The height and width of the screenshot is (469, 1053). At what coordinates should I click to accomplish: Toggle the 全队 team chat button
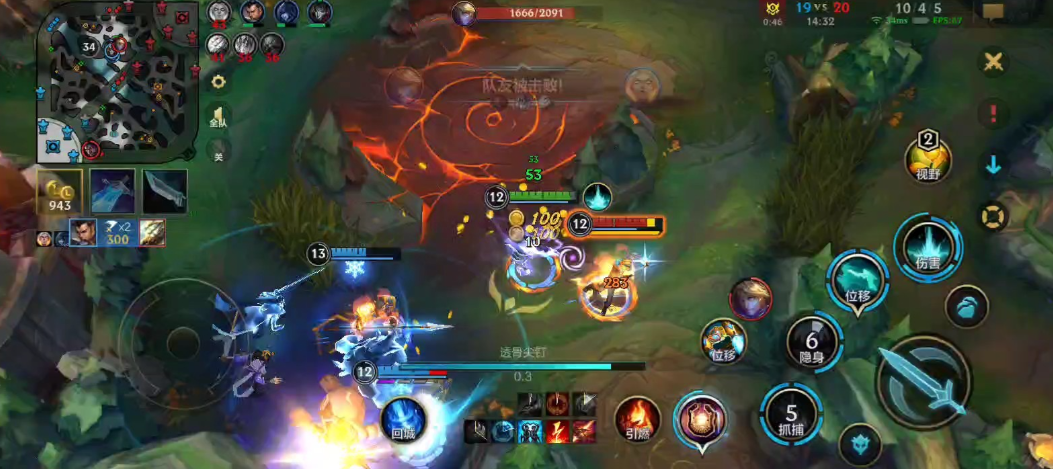(217, 116)
